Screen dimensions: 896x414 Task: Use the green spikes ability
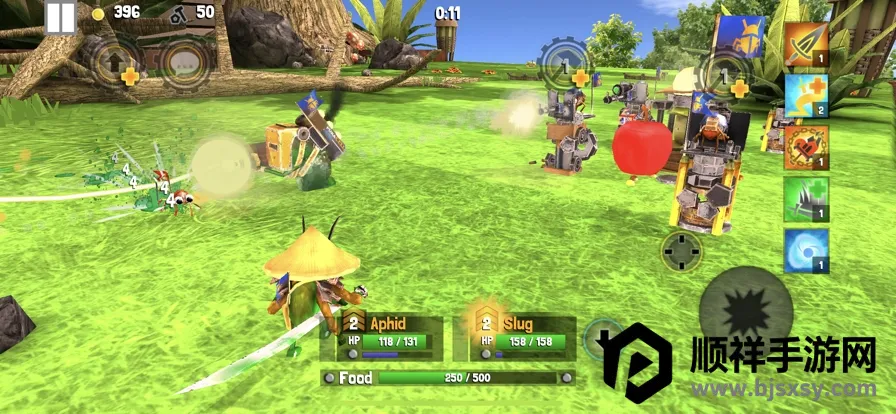point(805,199)
